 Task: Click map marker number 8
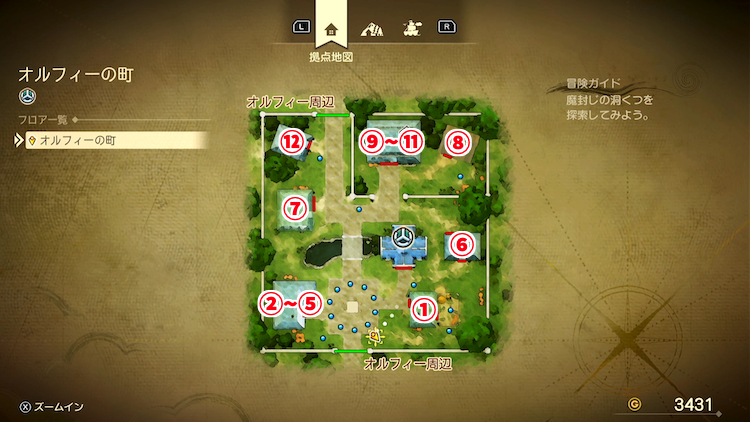457,142
